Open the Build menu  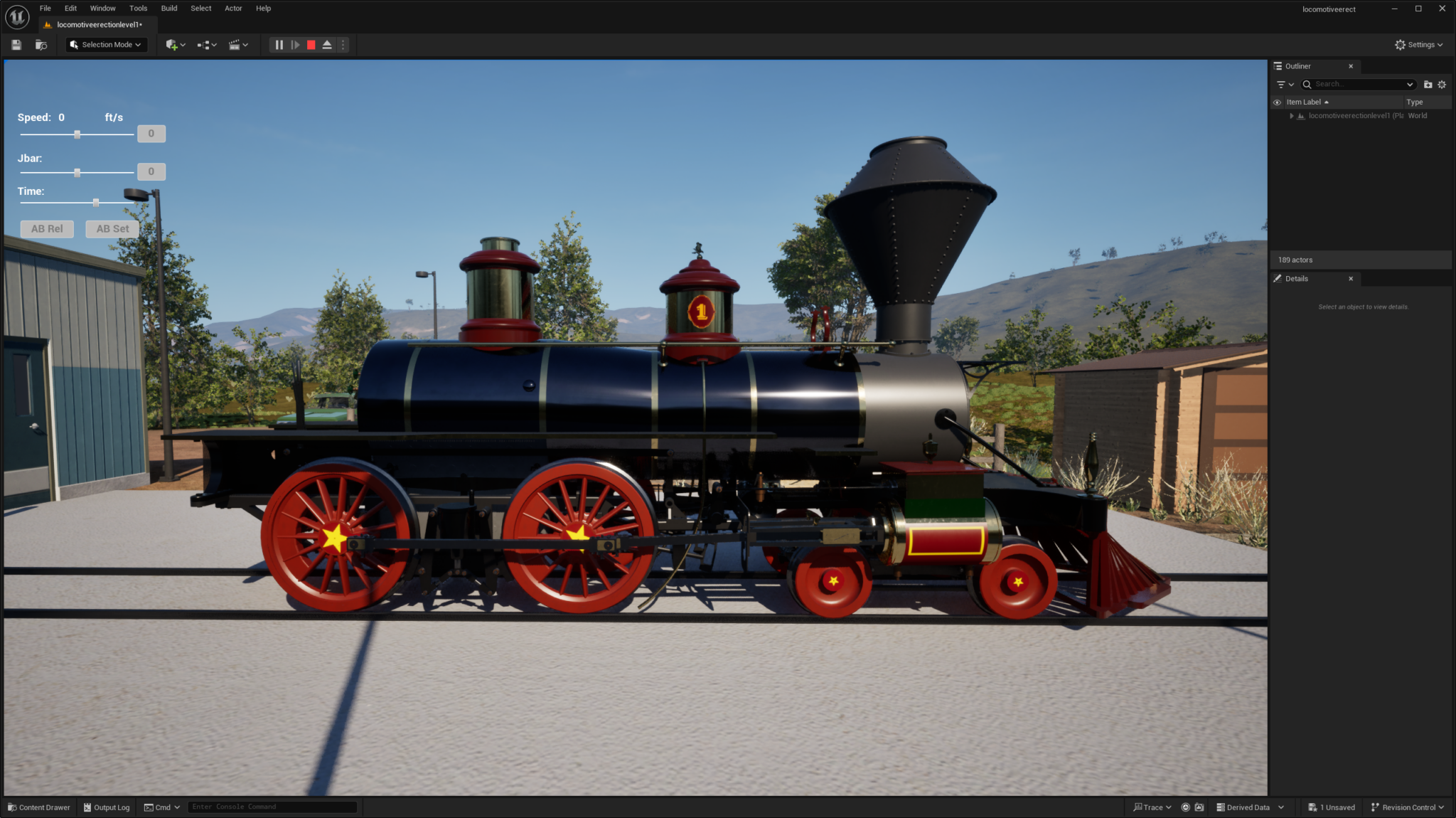(x=168, y=8)
